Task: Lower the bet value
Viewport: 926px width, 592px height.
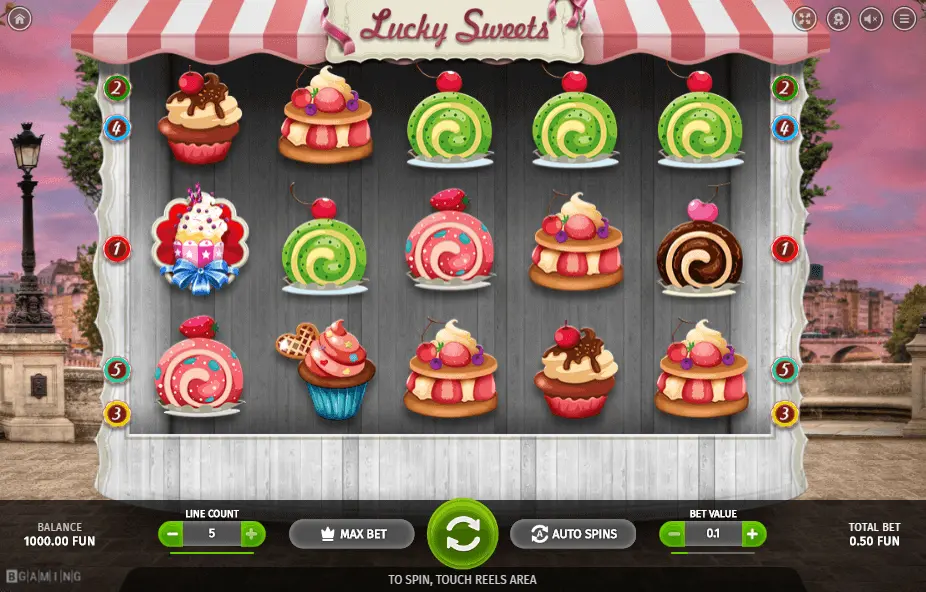Action: pyautogui.click(x=673, y=534)
